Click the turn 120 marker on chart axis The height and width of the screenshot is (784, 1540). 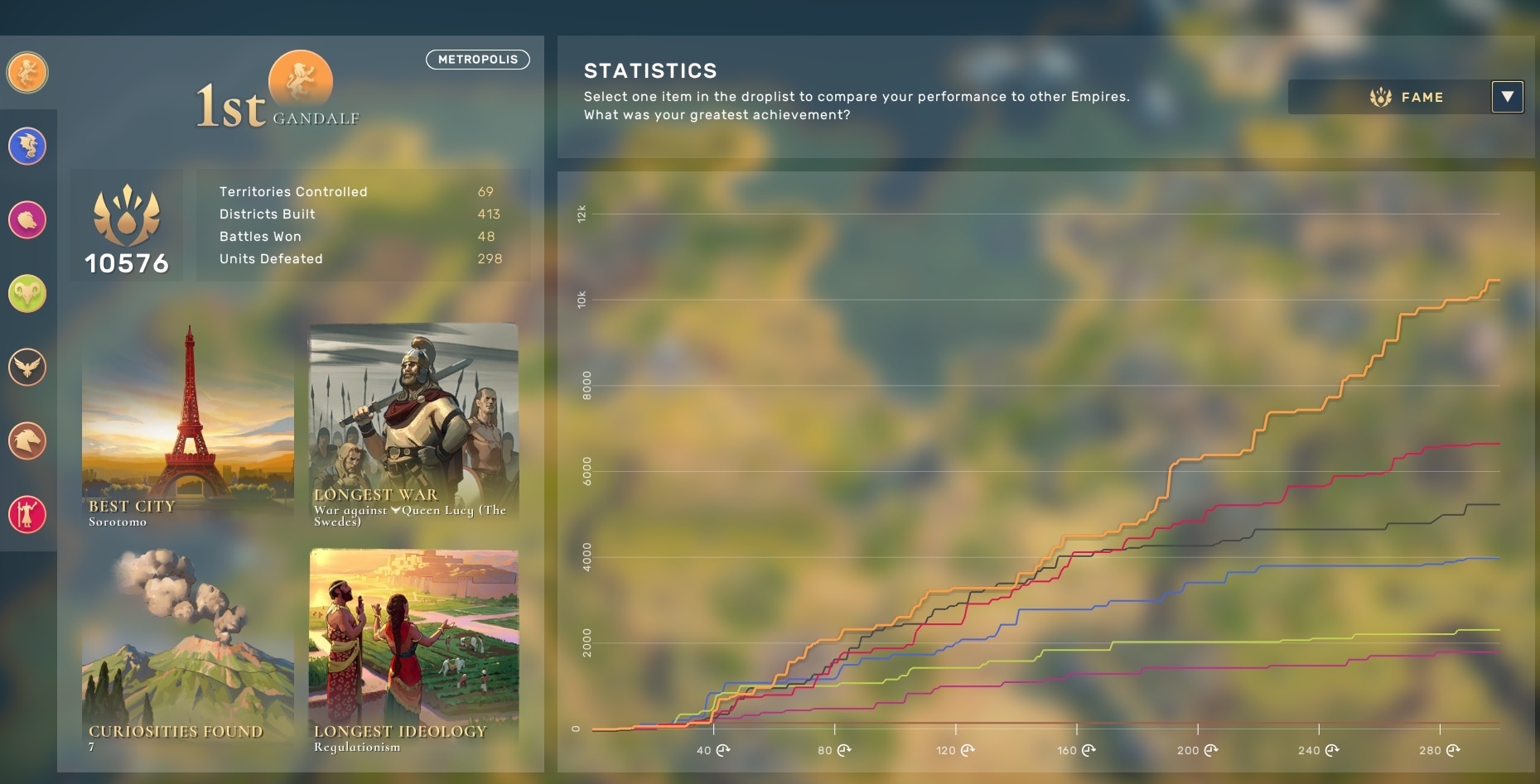click(x=954, y=750)
